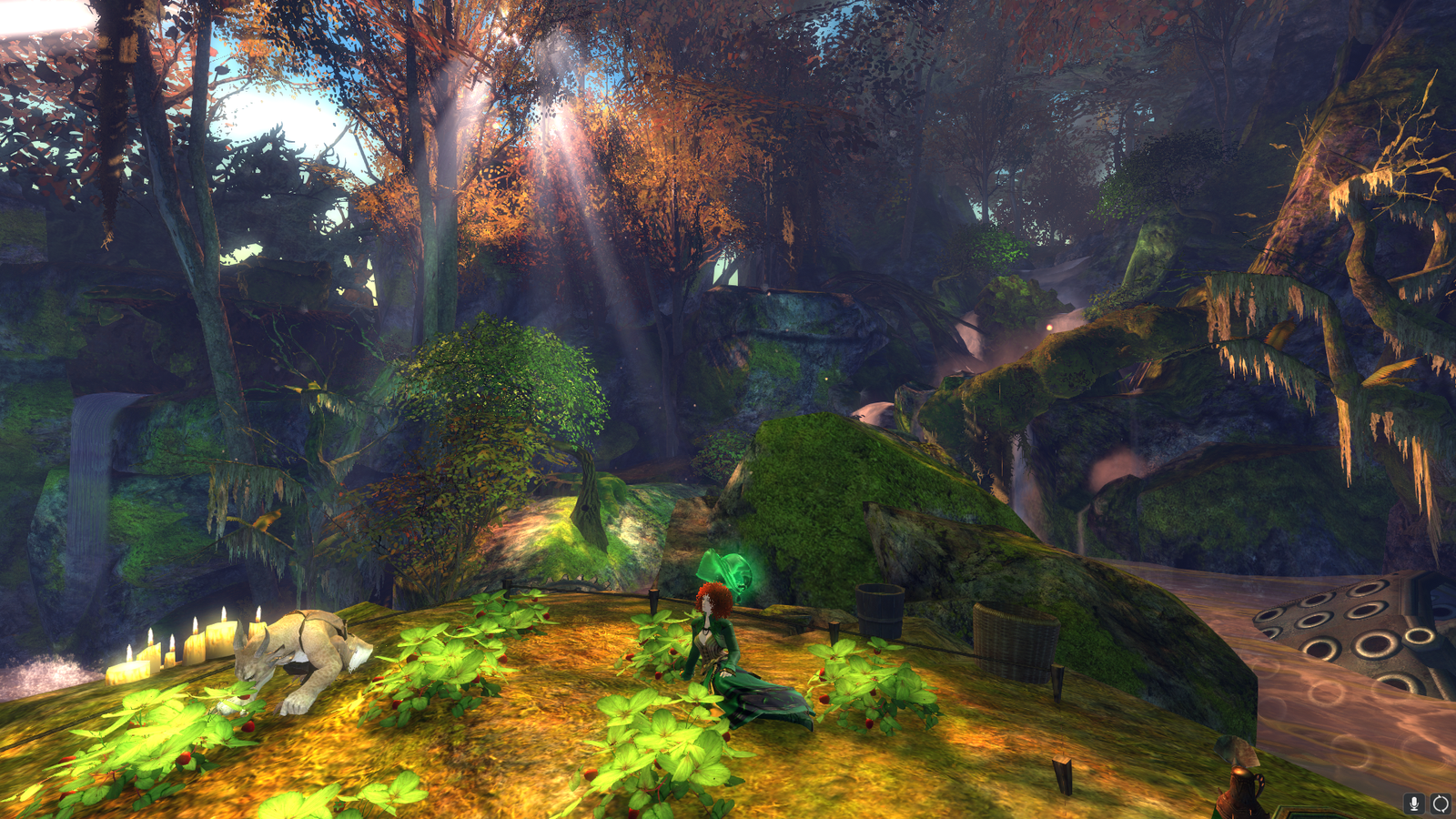Image resolution: width=1456 pixels, height=819 pixels.
Task: Click the circular arrows refresh icon
Action: coord(1441,803)
